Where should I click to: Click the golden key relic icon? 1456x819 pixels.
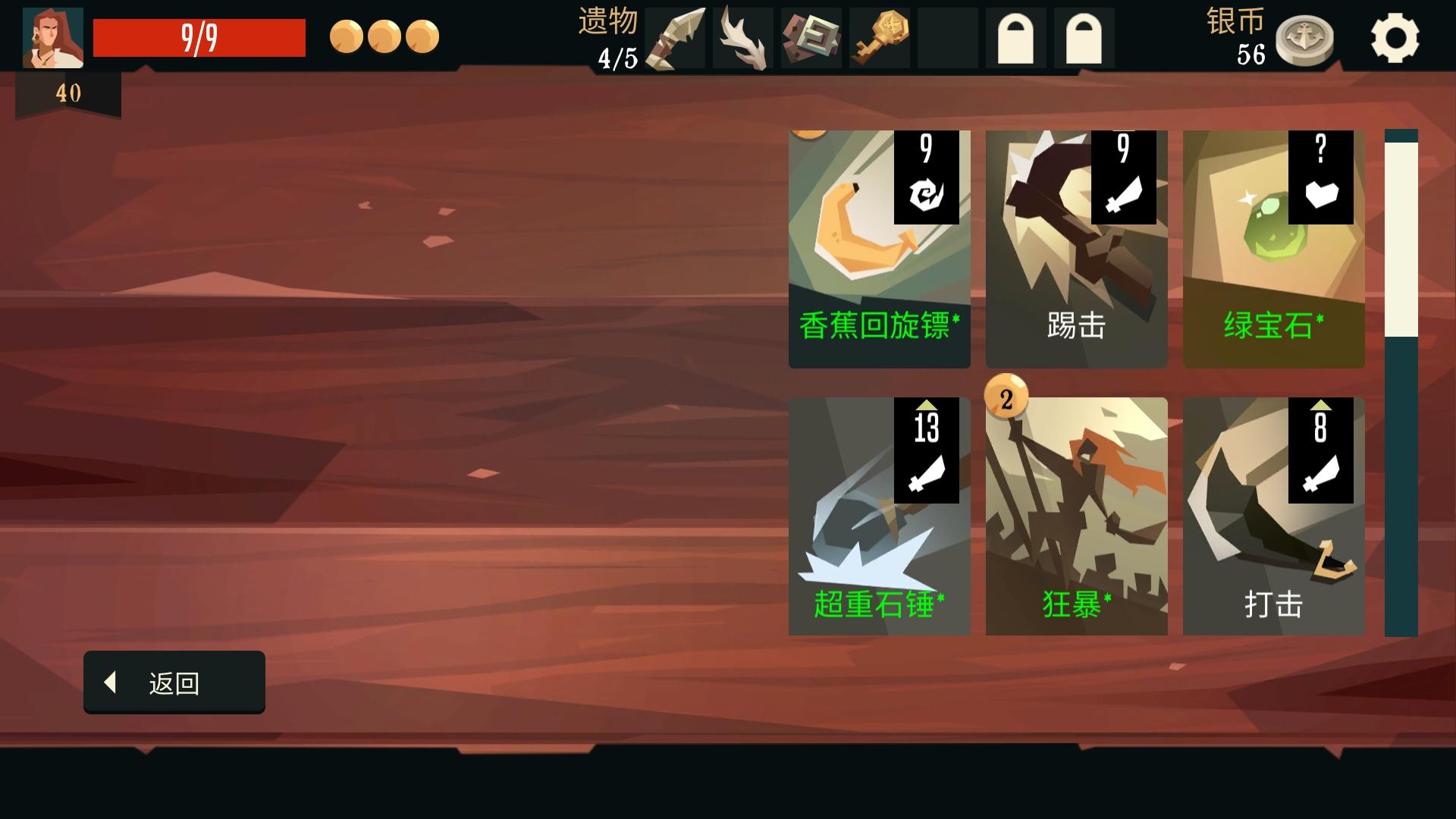click(x=879, y=36)
